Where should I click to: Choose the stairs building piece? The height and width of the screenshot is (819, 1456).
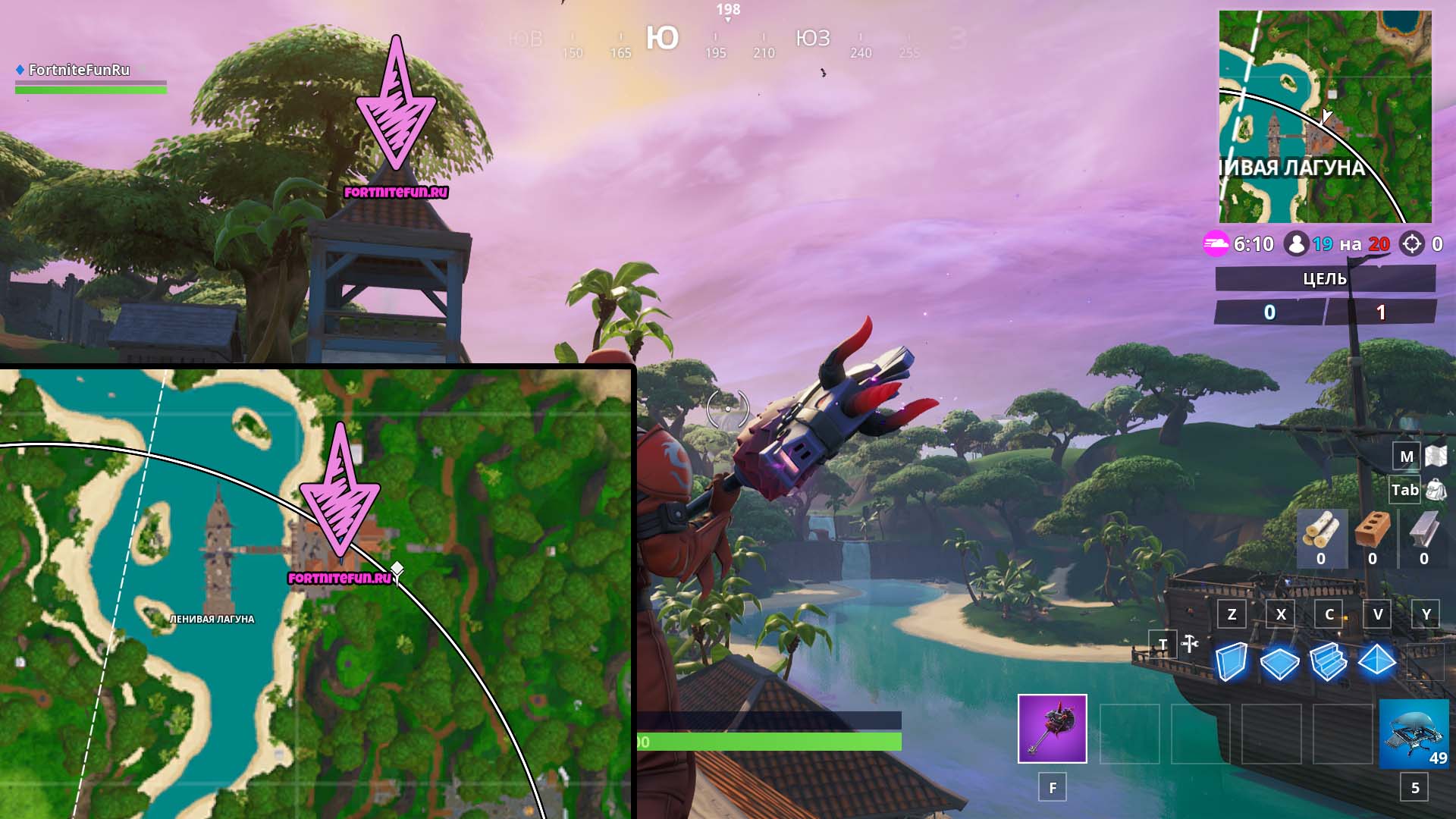(1328, 661)
